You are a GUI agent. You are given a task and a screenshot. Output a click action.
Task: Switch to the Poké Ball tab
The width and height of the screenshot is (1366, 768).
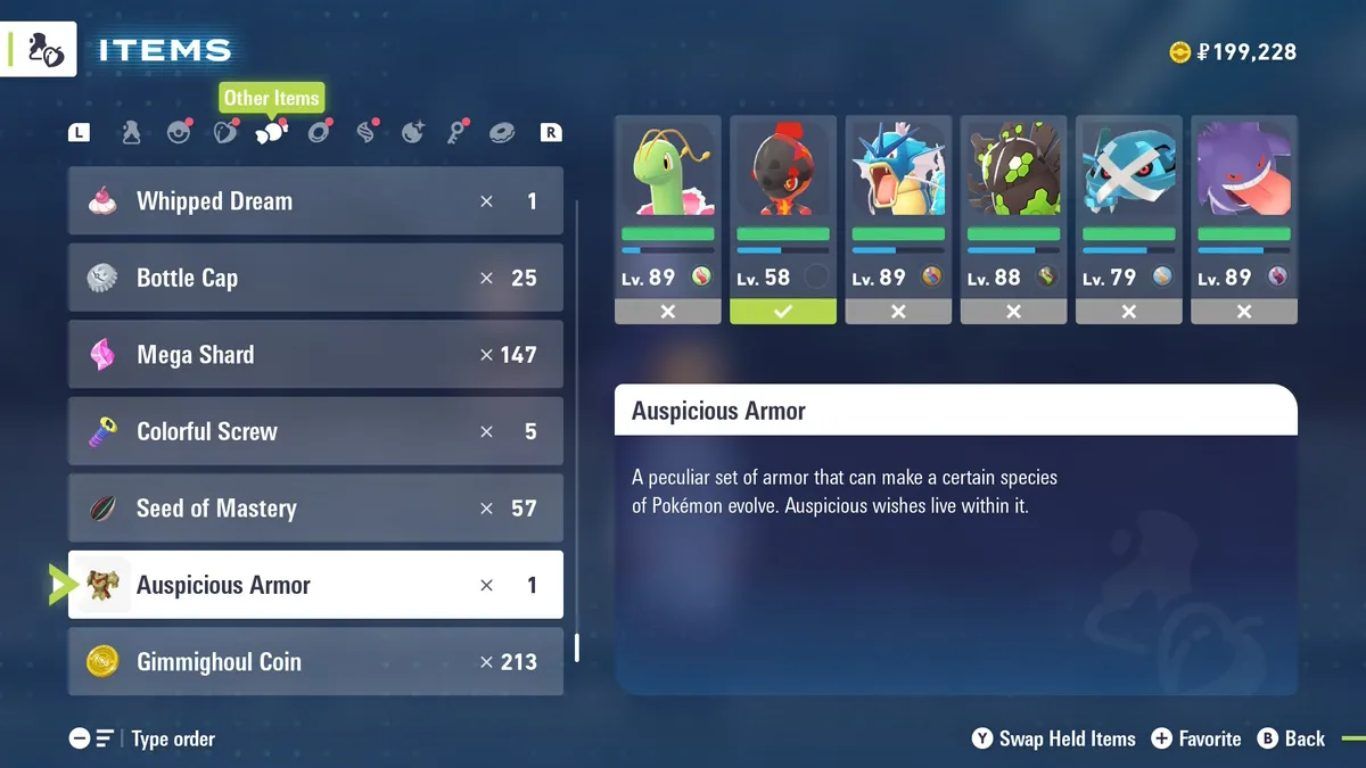click(x=179, y=132)
